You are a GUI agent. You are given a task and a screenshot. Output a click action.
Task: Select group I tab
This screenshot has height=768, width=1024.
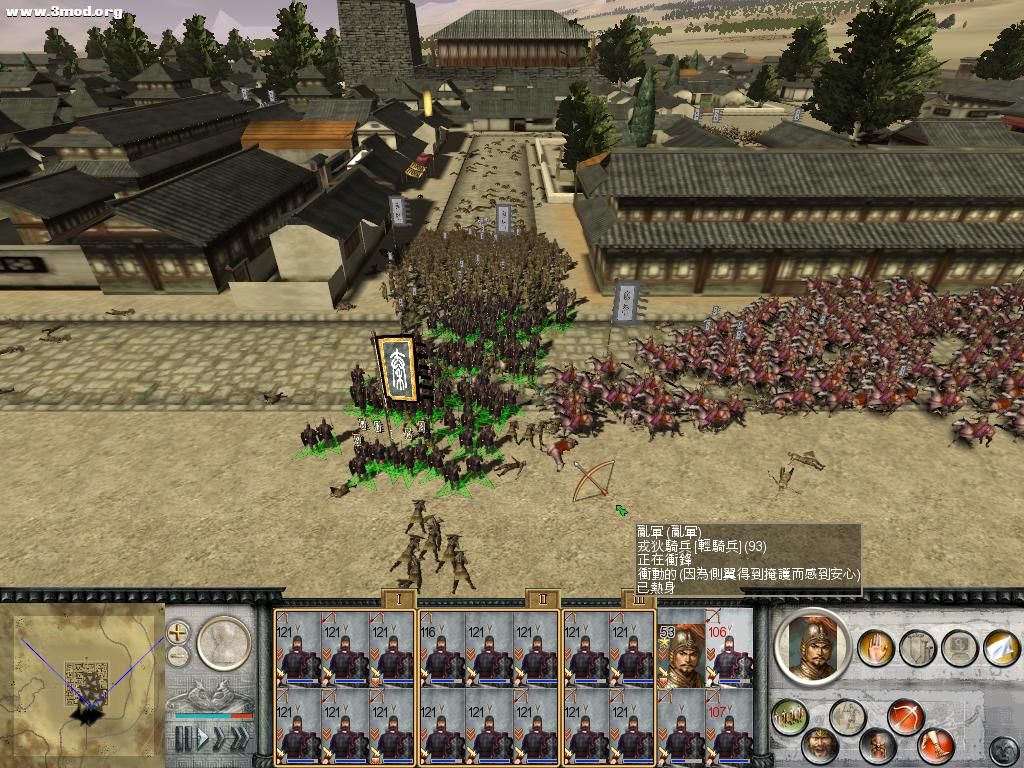pyautogui.click(x=398, y=599)
